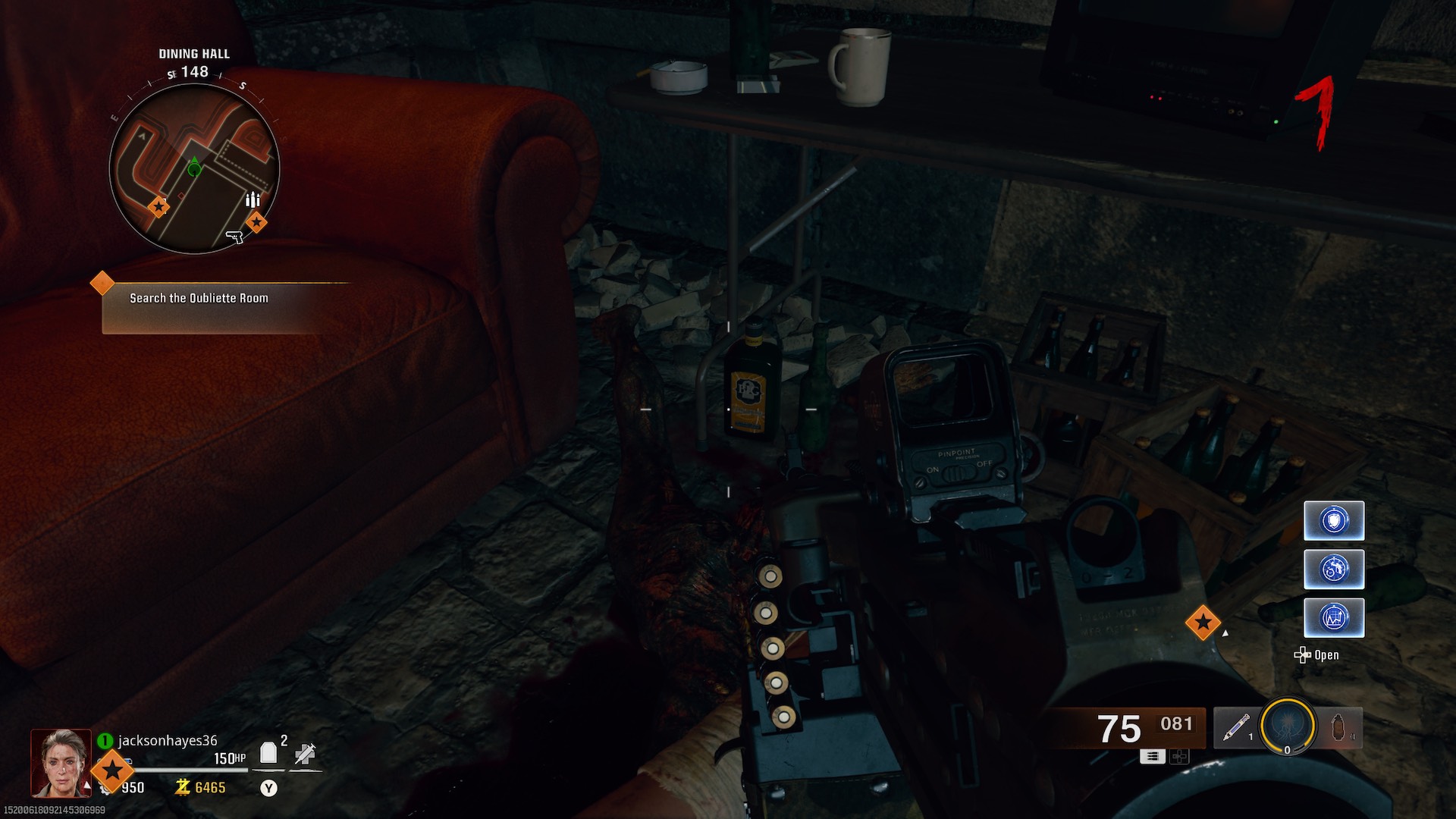Expand the Search the Oubliette Room objective banner
Viewport: 1456px width, 819px height.
tap(198, 298)
